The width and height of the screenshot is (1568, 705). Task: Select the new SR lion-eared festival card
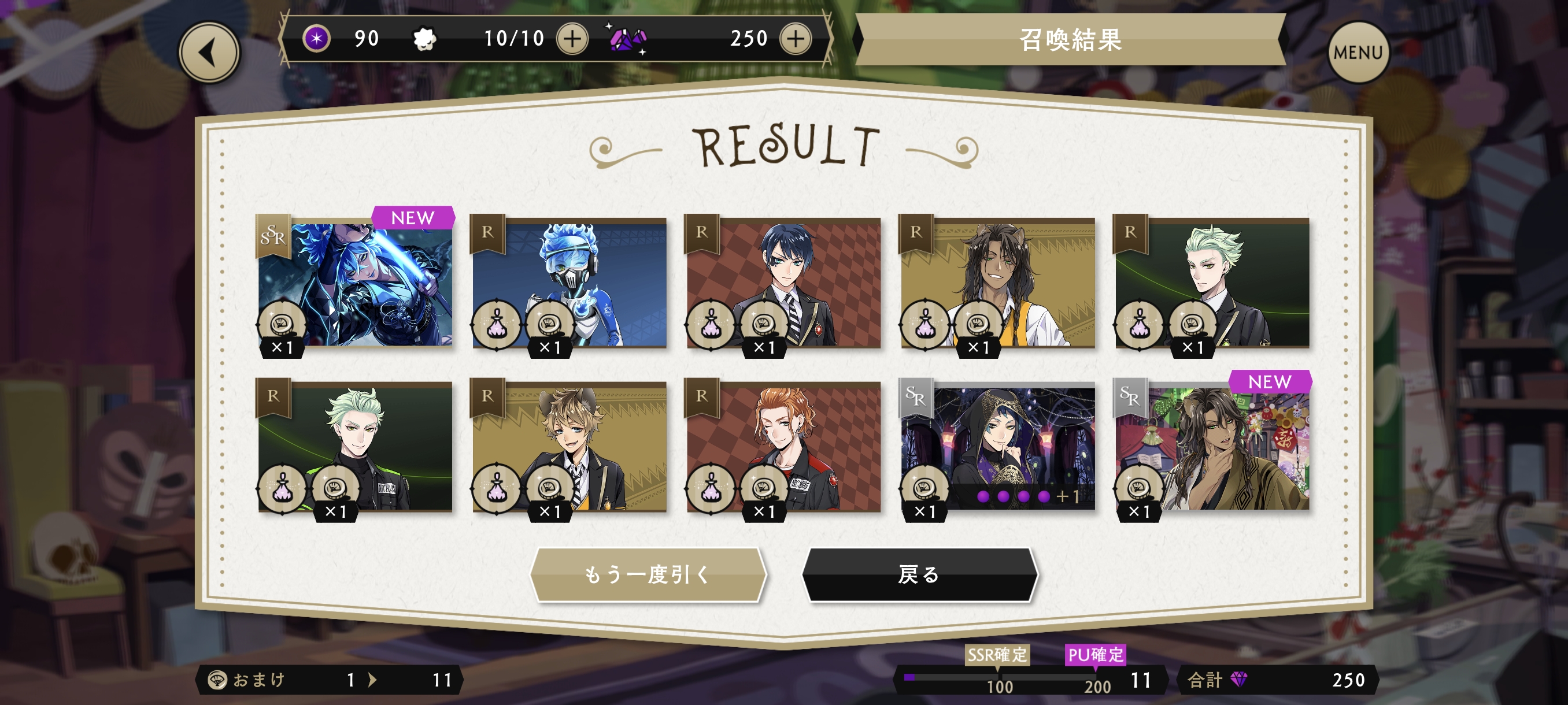click(x=1212, y=447)
